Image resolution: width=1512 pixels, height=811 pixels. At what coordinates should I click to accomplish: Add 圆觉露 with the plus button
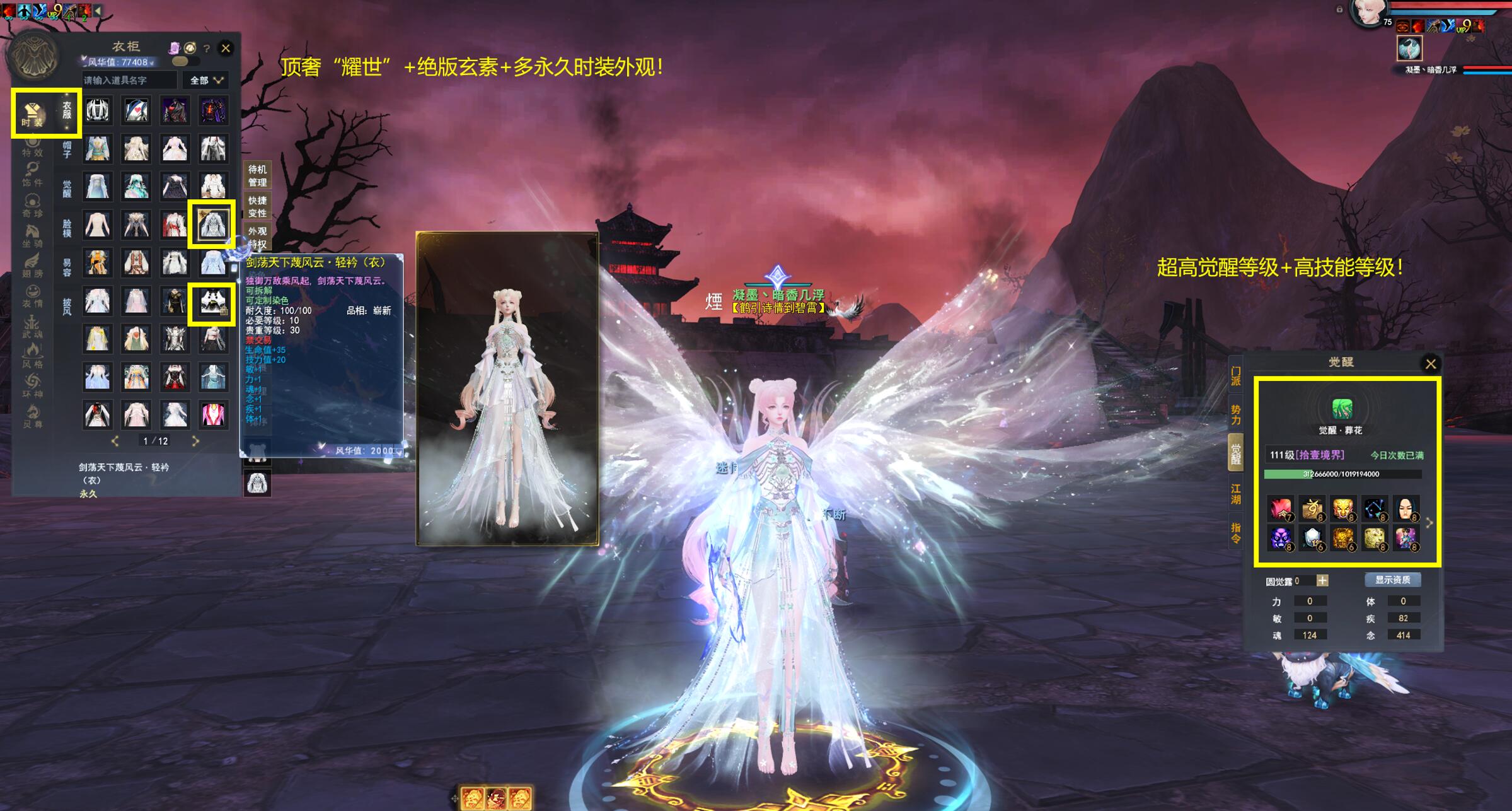click(1322, 581)
